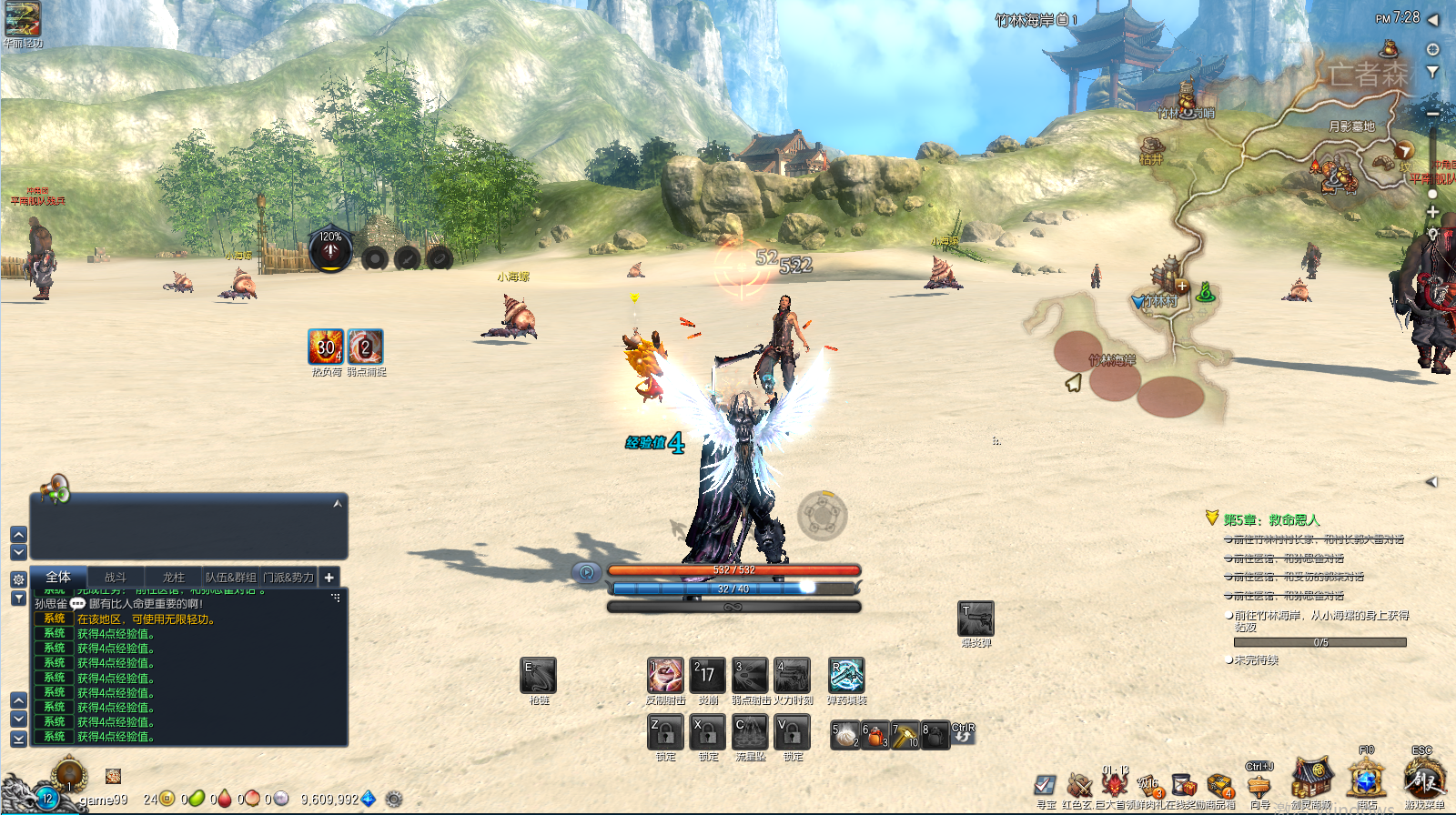Open the 剑灵商城 store house icon

click(1311, 780)
